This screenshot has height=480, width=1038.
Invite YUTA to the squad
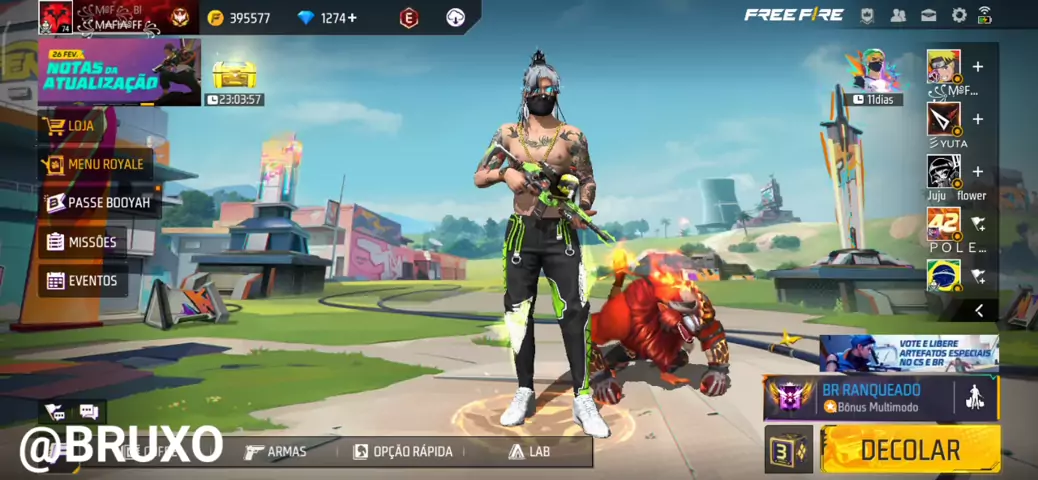pos(977,119)
